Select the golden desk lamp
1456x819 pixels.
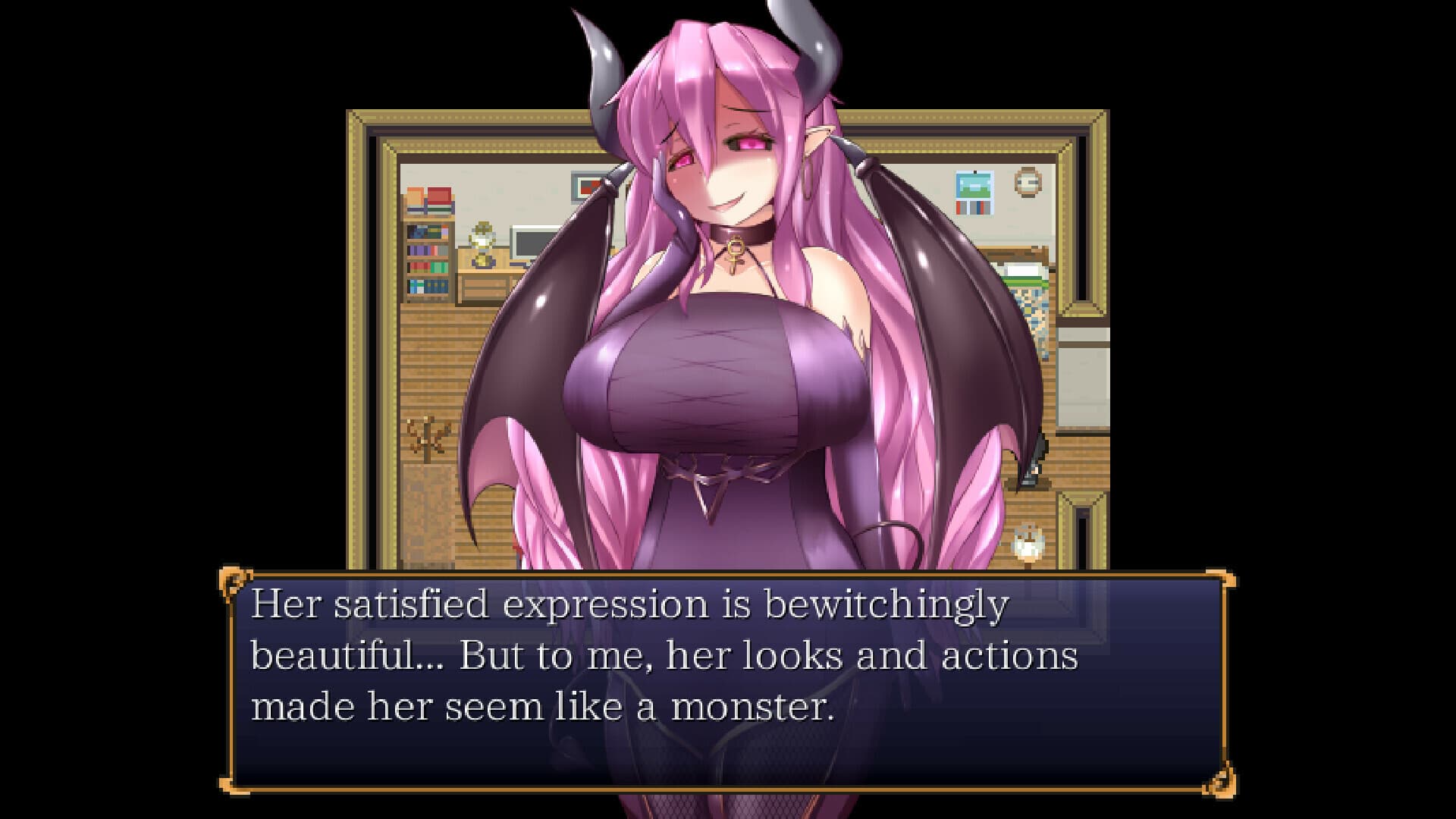(482, 243)
